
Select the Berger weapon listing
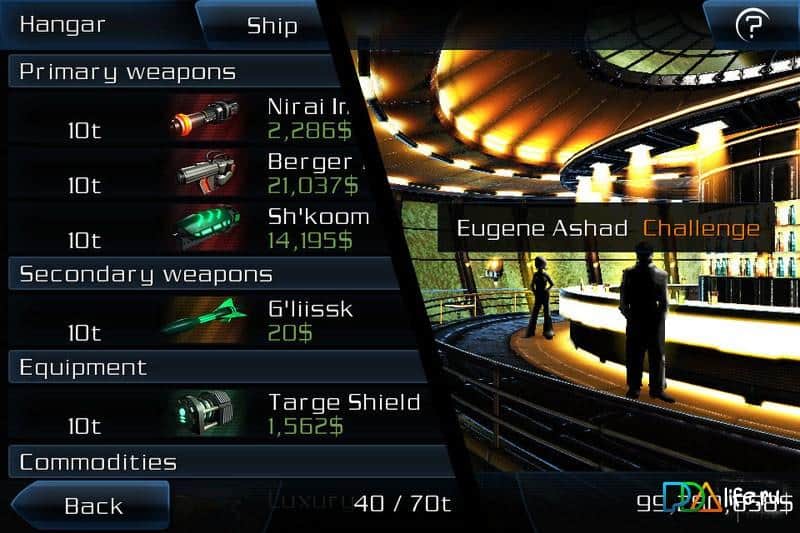pos(200,174)
